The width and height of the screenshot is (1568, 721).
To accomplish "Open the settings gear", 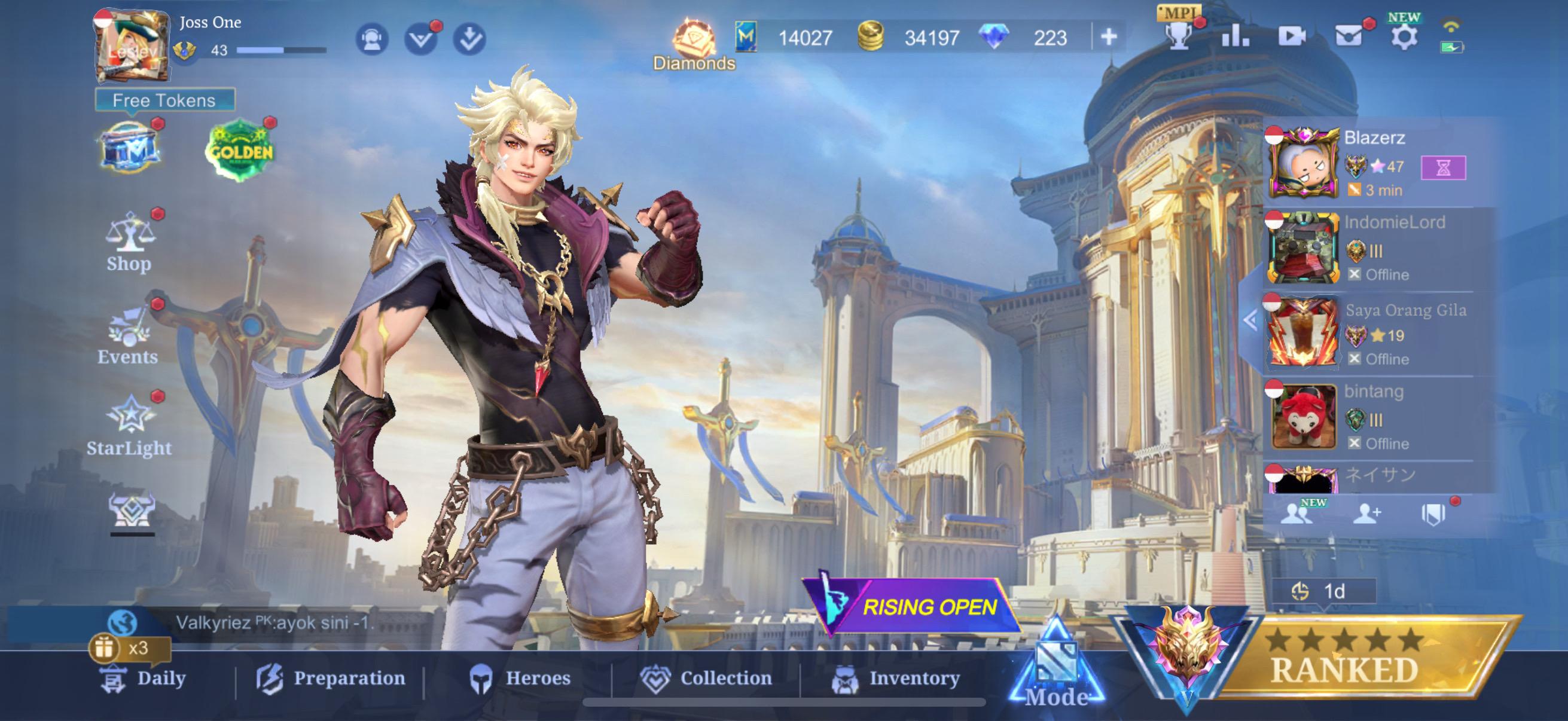I will [1403, 36].
